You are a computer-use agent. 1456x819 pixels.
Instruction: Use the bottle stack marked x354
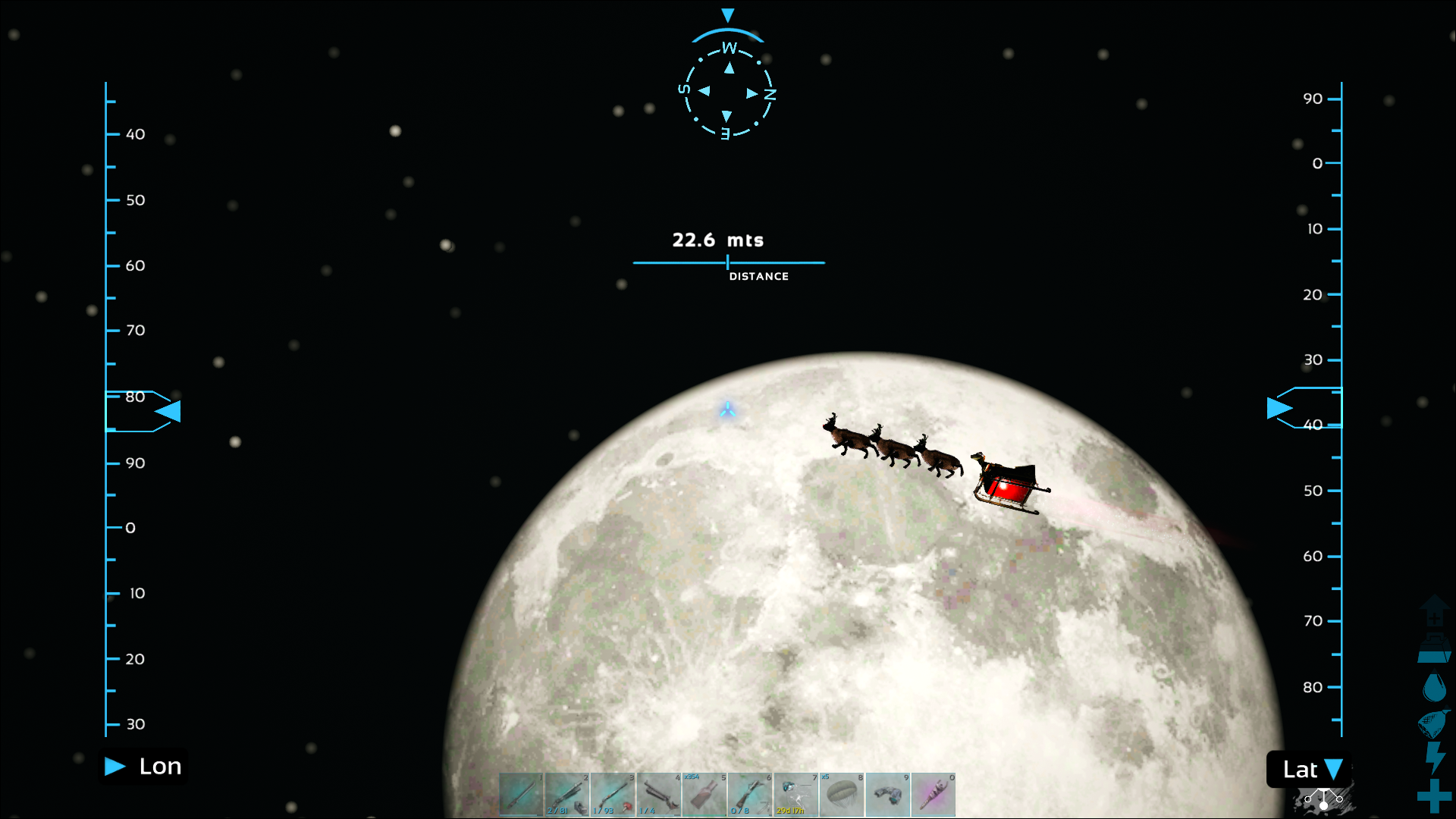[704, 795]
